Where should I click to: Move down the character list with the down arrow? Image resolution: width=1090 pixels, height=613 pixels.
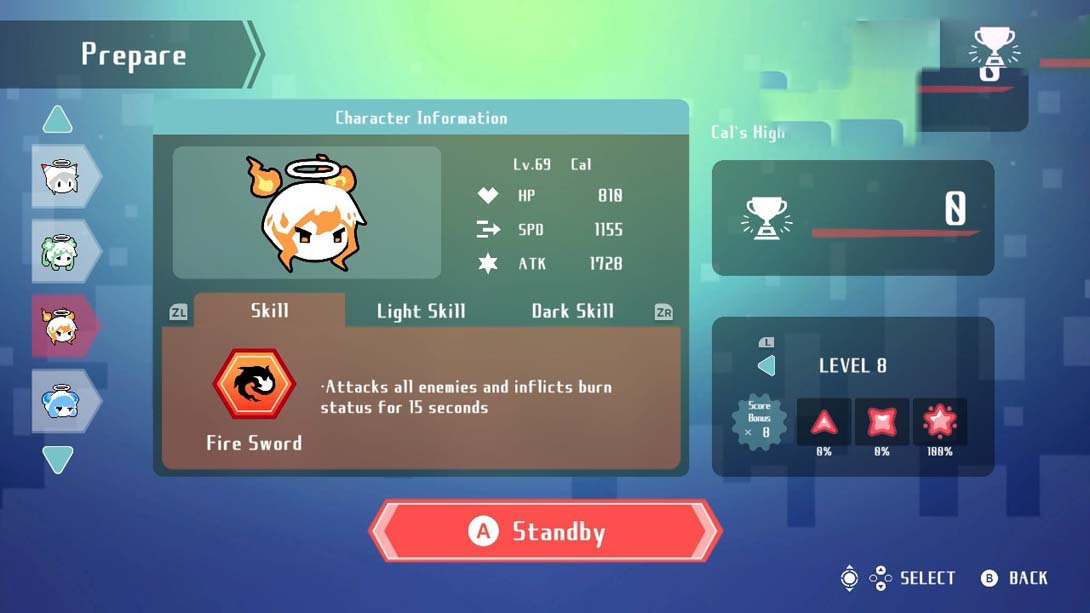coord(58,459)
